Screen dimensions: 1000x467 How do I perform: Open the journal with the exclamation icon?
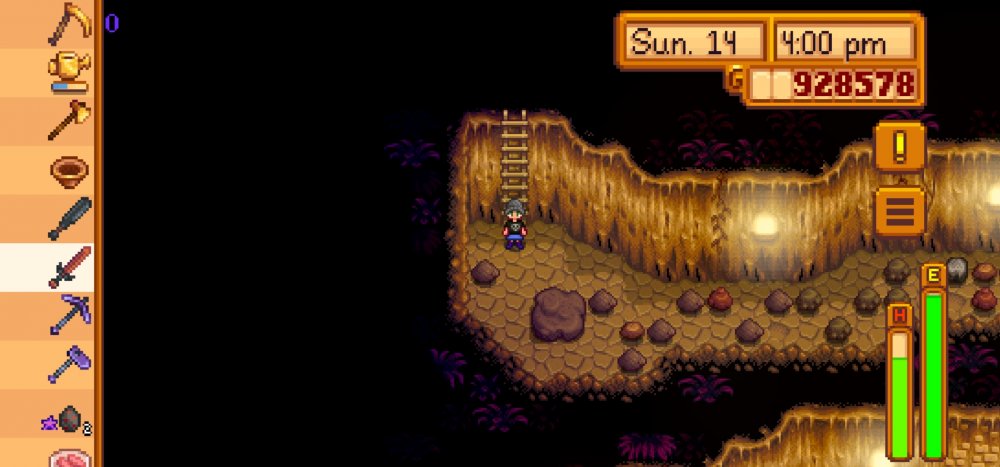[x=899, y=148]
